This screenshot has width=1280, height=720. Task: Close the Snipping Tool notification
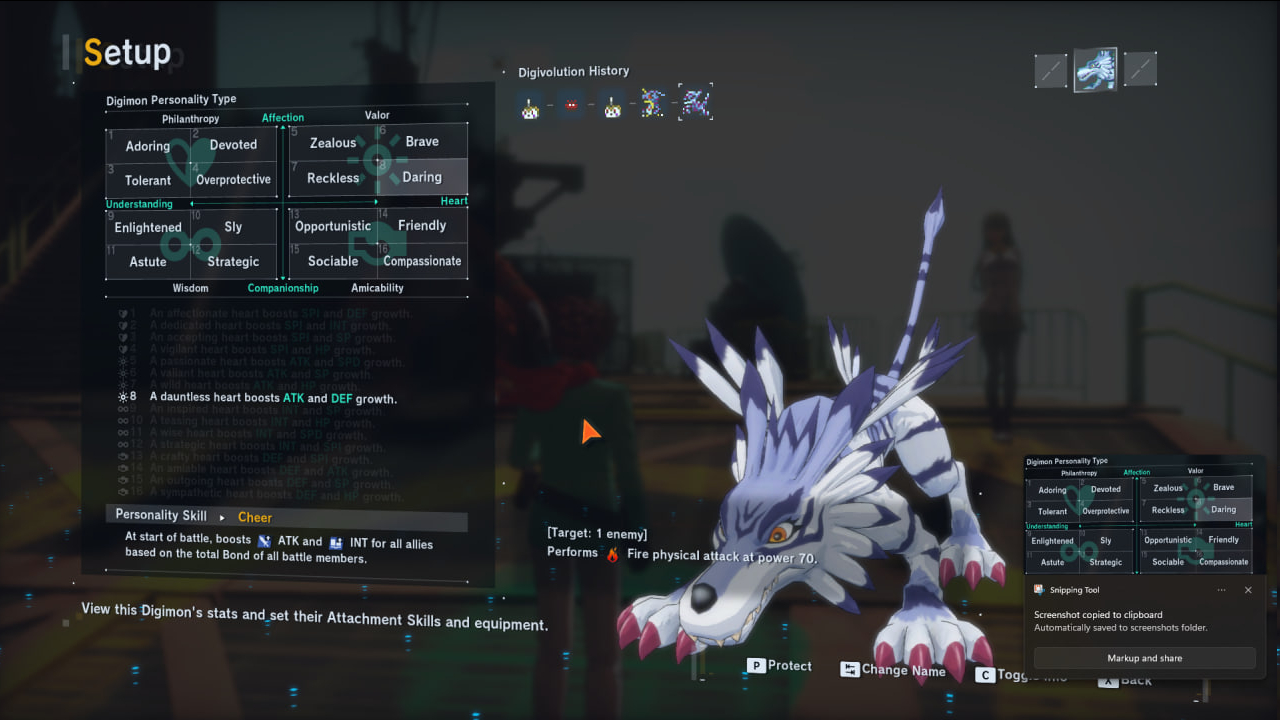[1248, 590]
